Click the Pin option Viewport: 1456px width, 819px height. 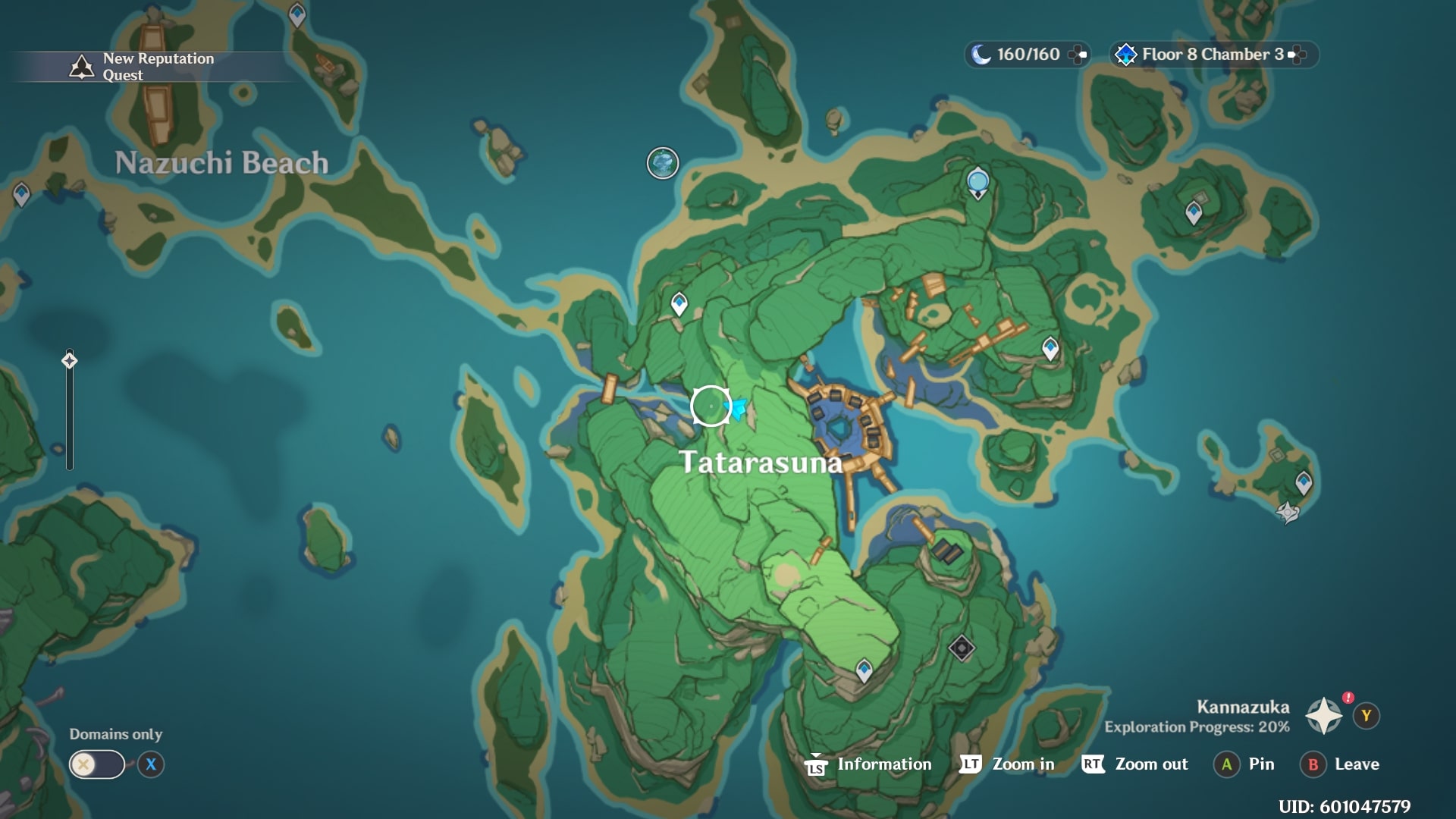[x=1244, y=764]
